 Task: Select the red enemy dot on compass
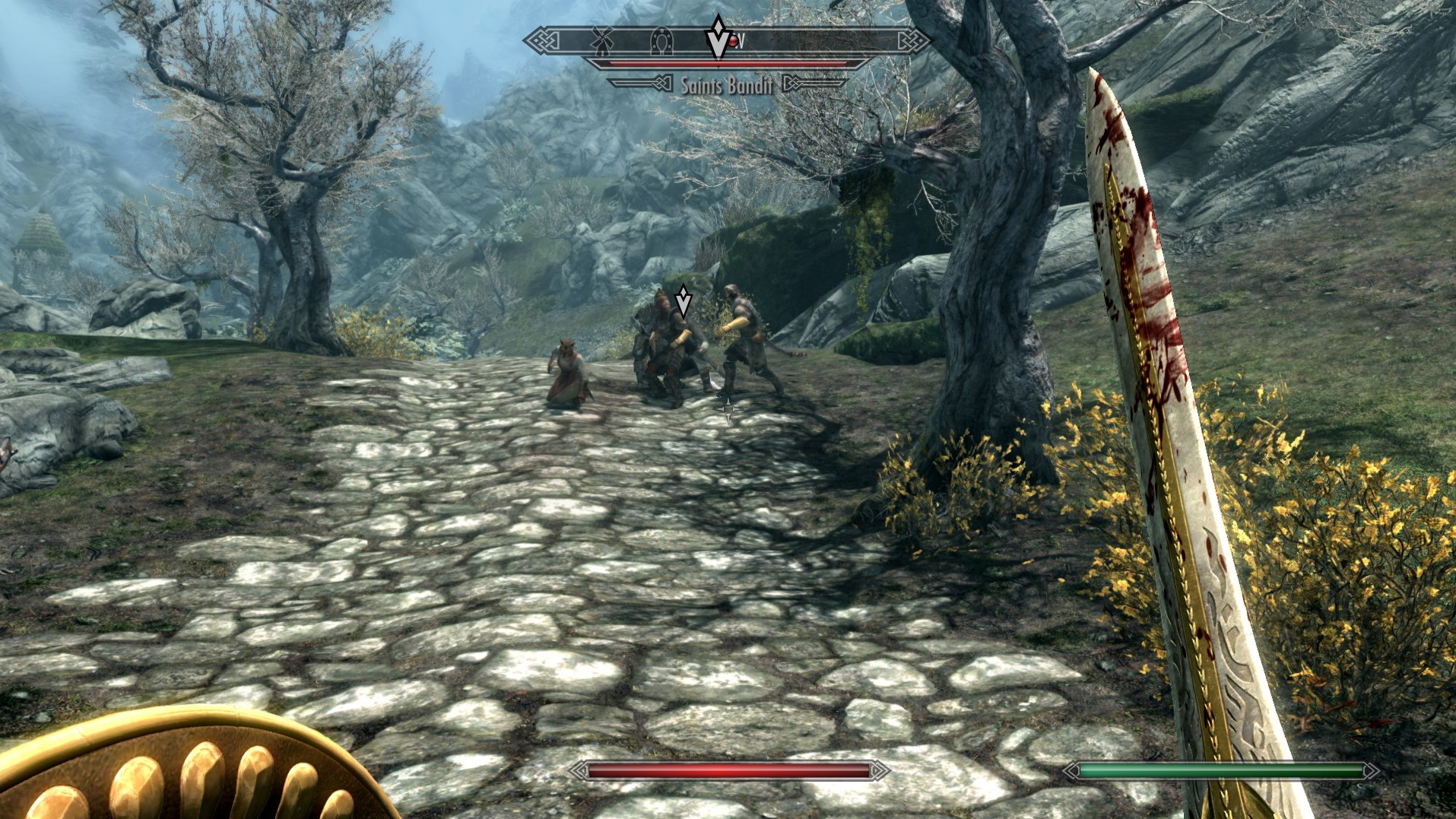733,43
